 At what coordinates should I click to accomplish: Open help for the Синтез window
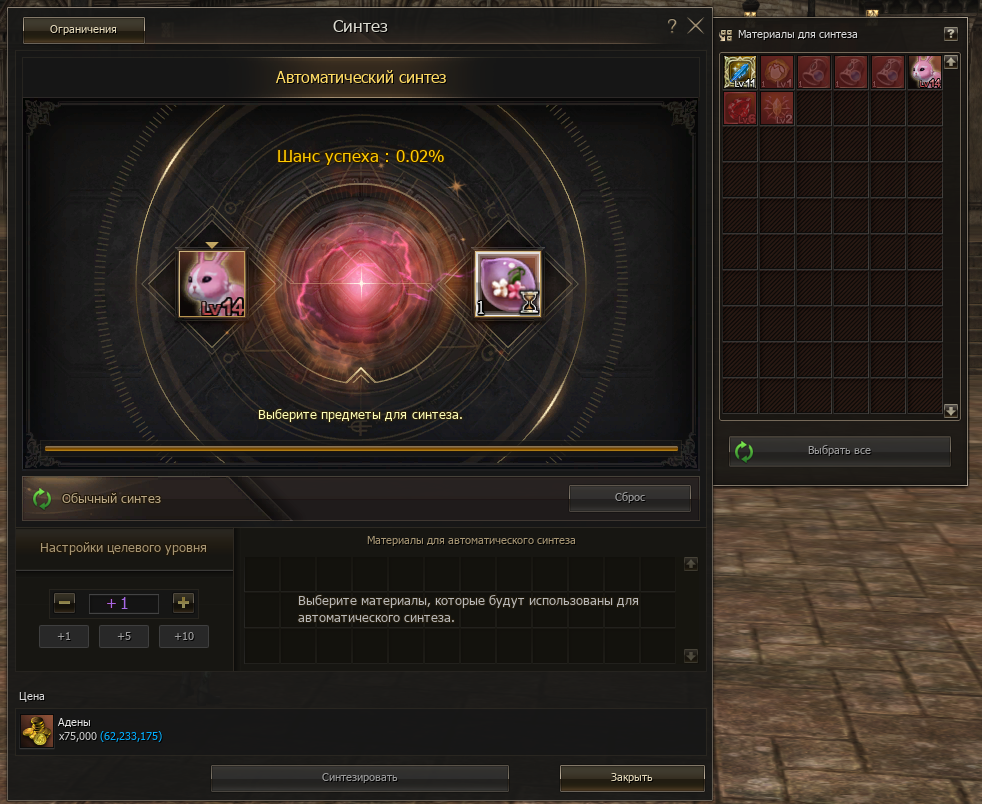672,27
